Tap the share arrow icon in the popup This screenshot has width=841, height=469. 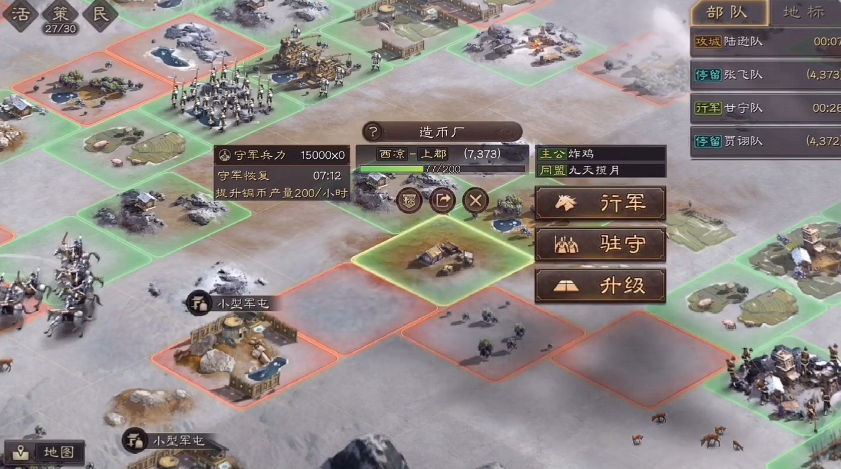(443, 199)
